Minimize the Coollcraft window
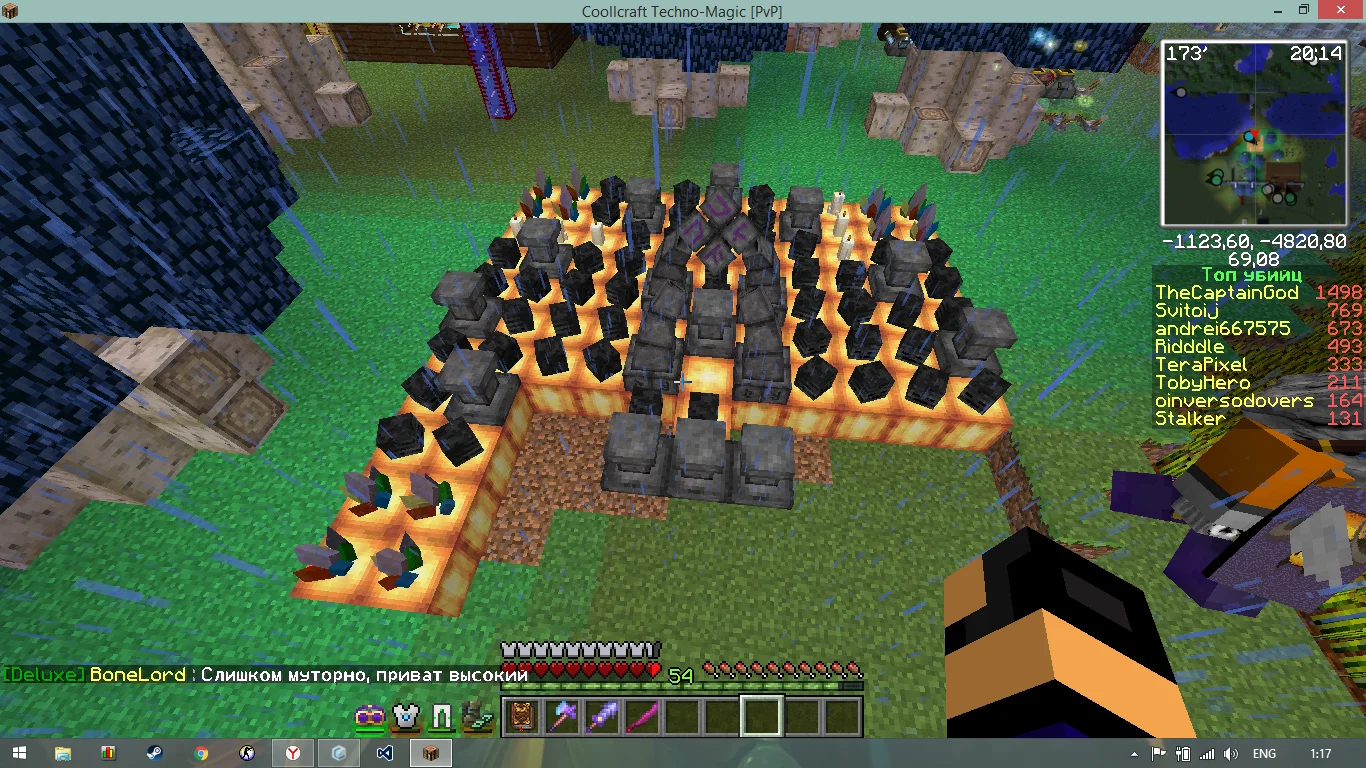Viewport: 1366px width, 768px height. coord(1267,10)
